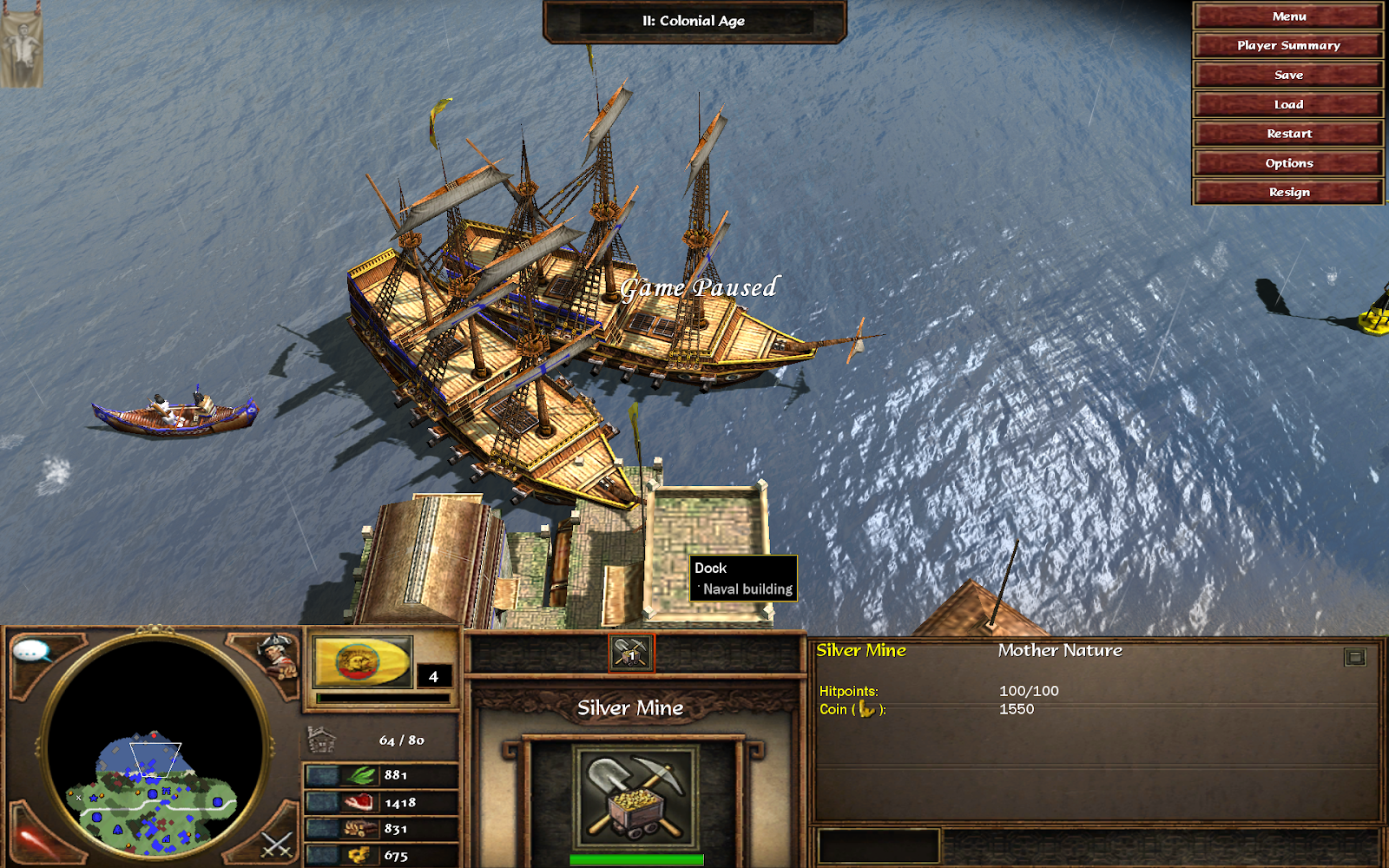The image size is (1389, 868).
Task: Restart the match
Action: [1288, 134]
